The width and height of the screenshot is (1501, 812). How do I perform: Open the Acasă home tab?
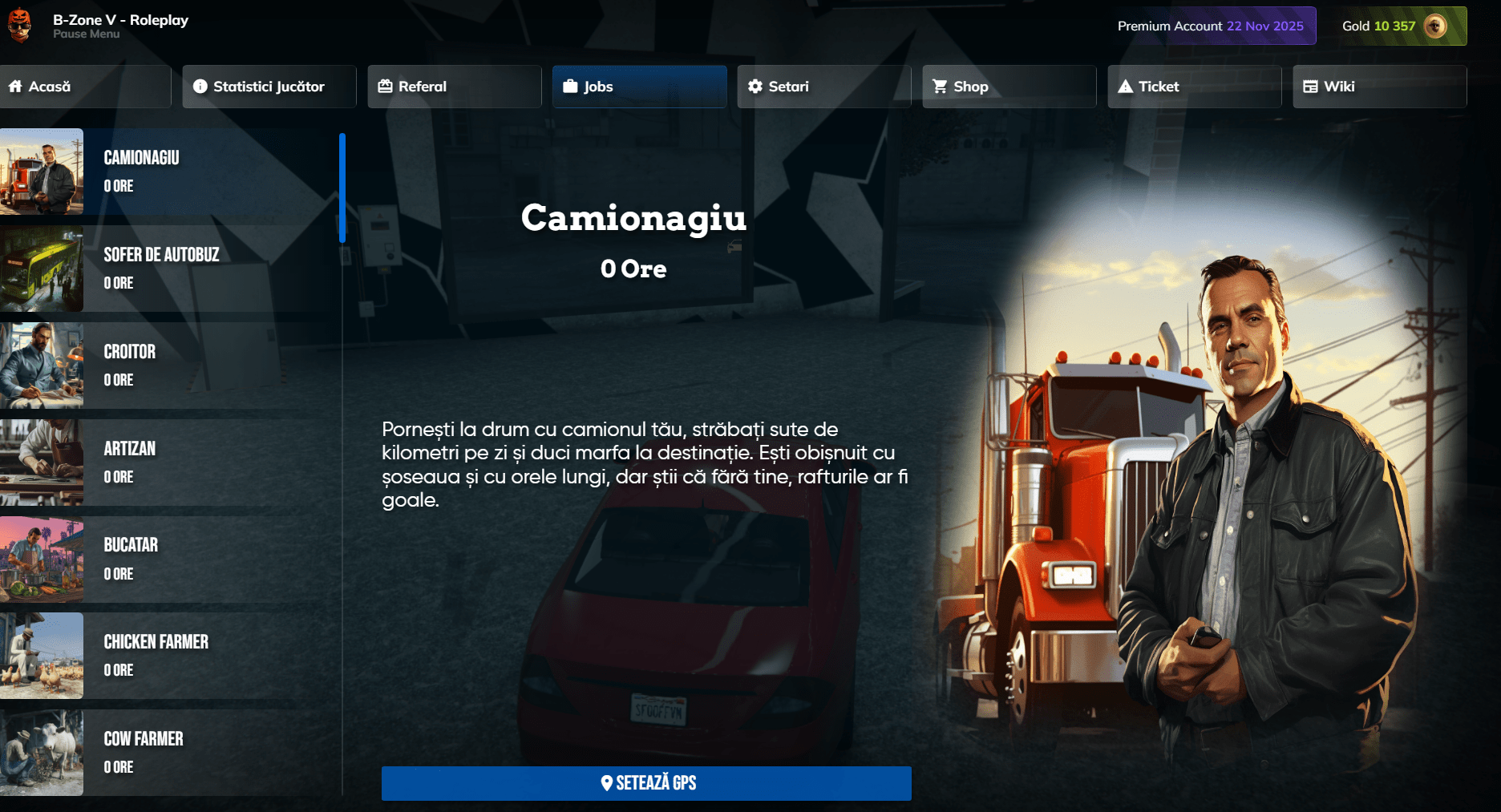(84, 87)
